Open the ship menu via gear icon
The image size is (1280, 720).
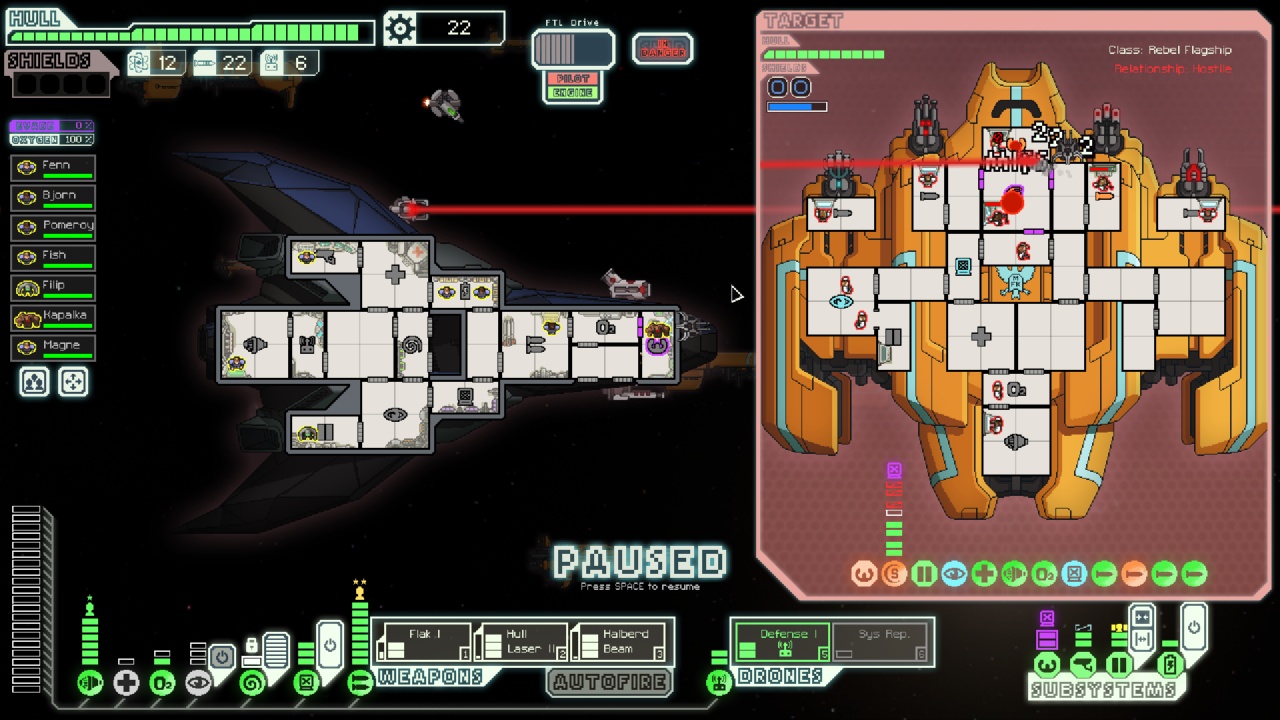[400, 29]
